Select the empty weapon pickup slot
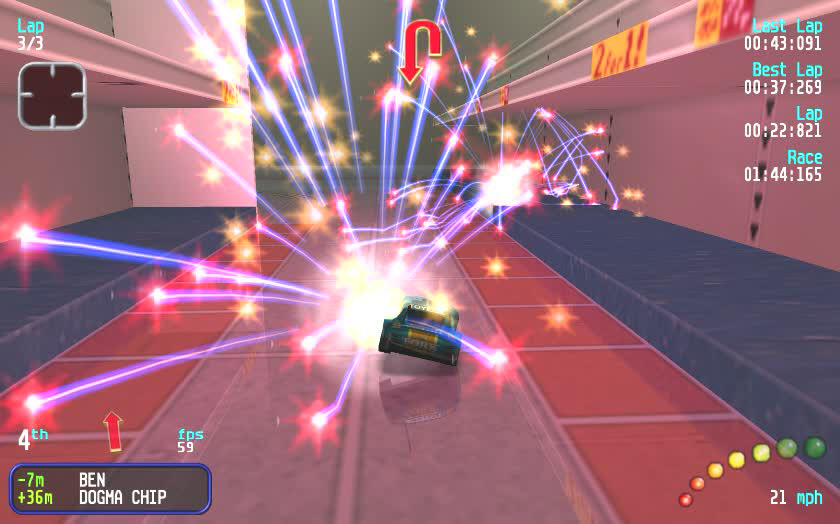The width and height of the screenshot is (840, 524). [53, 95]
